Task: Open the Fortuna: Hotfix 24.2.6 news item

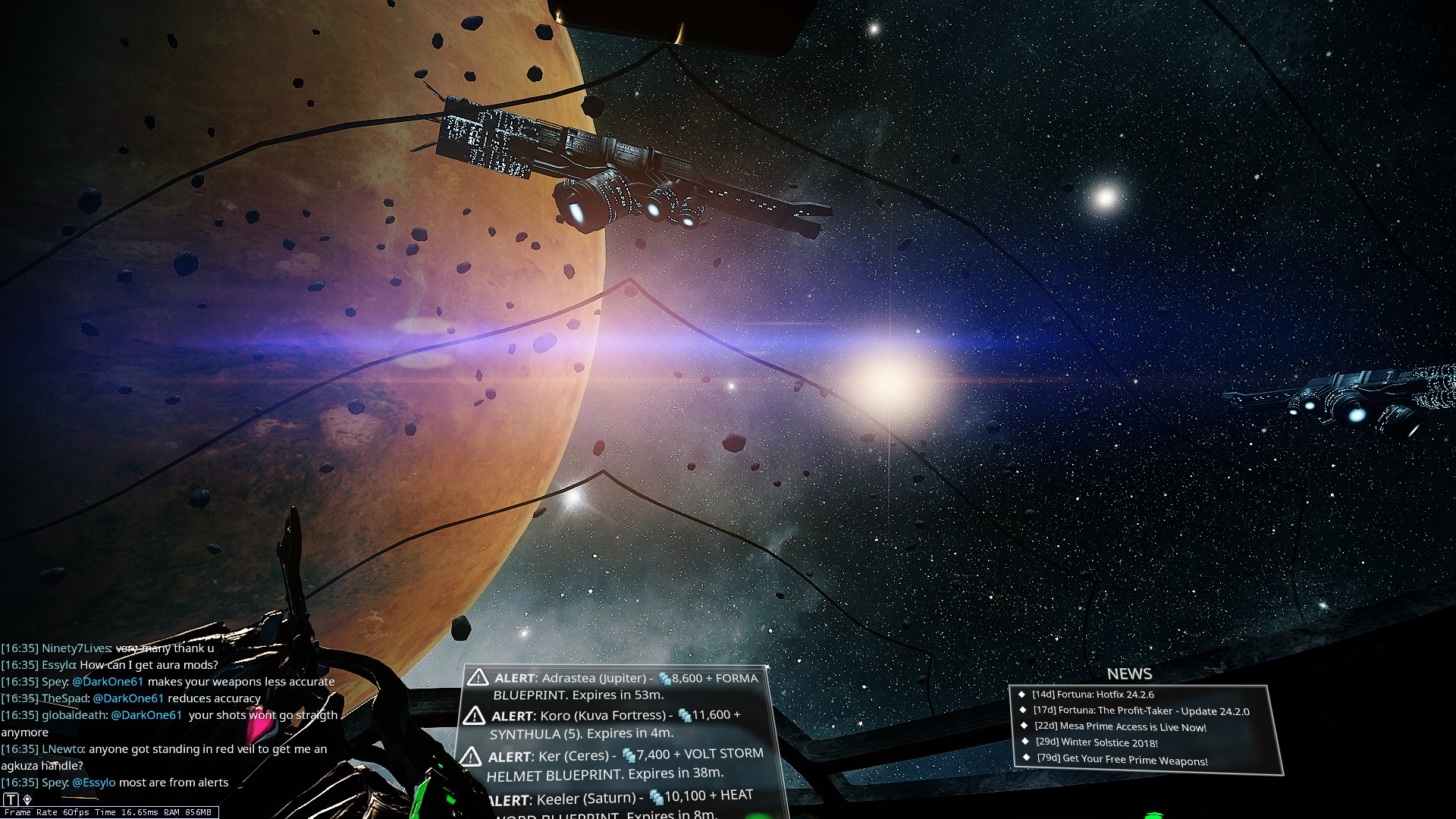Action: tap(1092, 694)
